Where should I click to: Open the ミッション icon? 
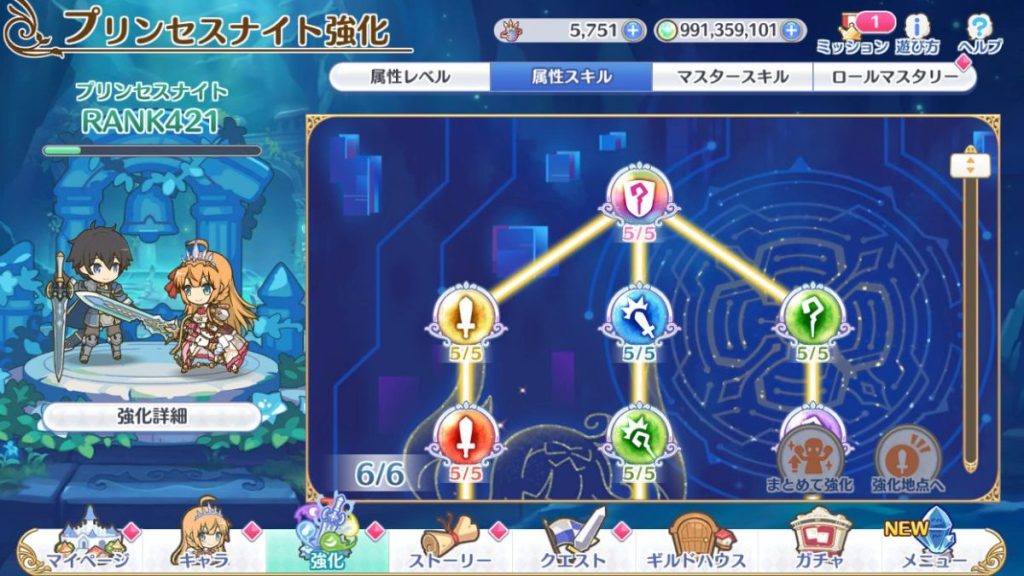851,33
